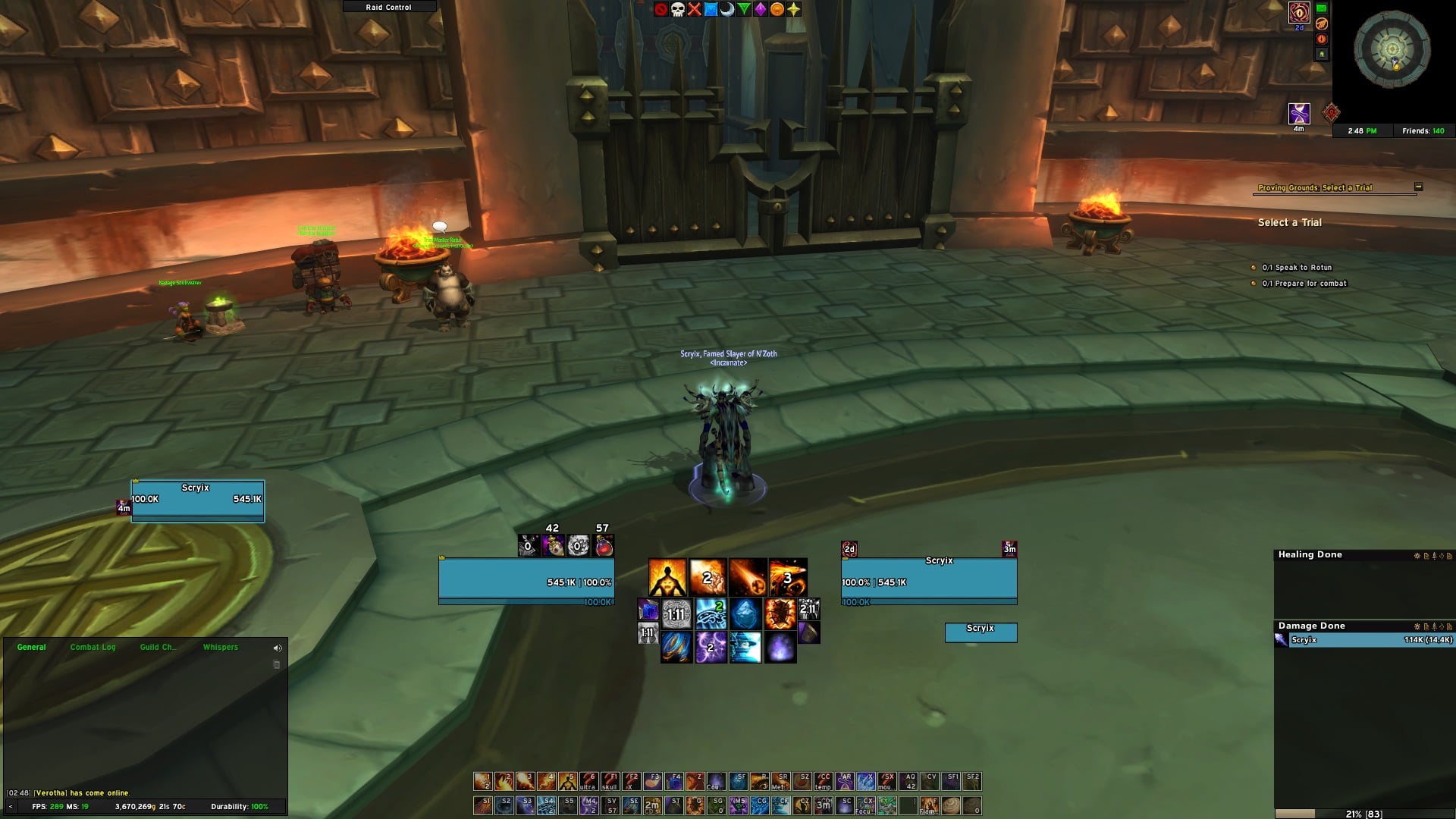The image size is (1456, 819).
Task: Place the crescent moon raid marker
Action: click(x=727, y=9)
